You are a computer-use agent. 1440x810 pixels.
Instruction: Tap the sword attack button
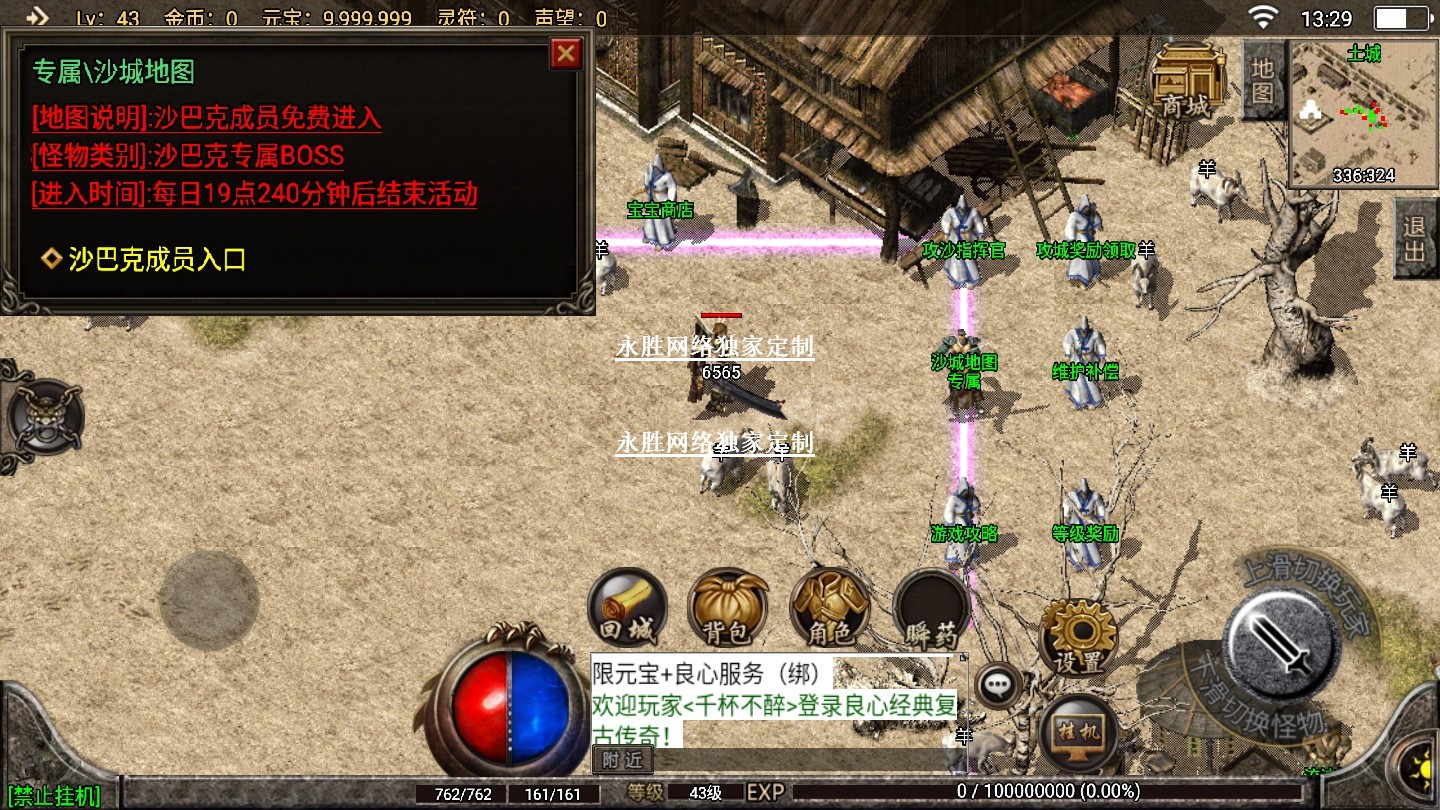point(1282,641)
